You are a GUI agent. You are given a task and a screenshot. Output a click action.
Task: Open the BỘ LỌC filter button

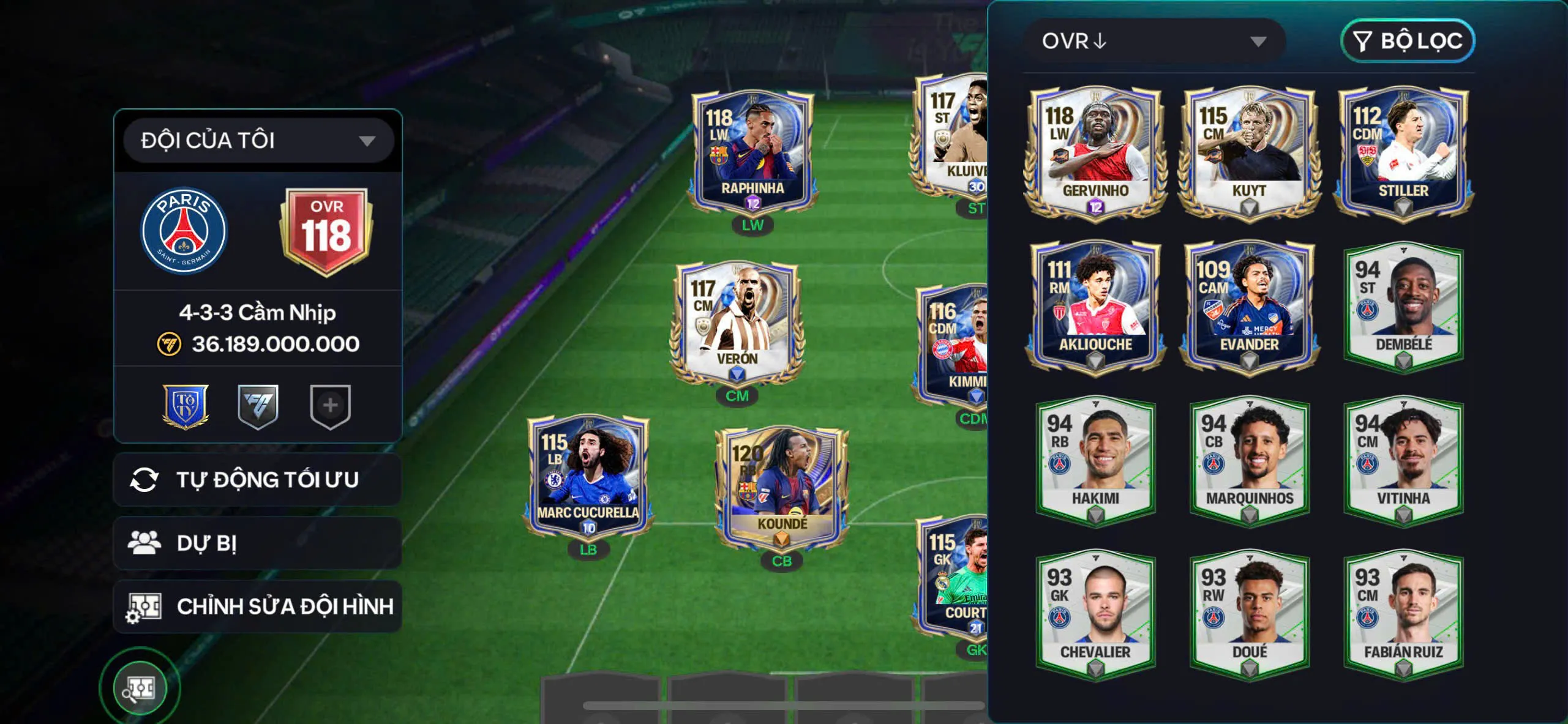coord(1408,41)
